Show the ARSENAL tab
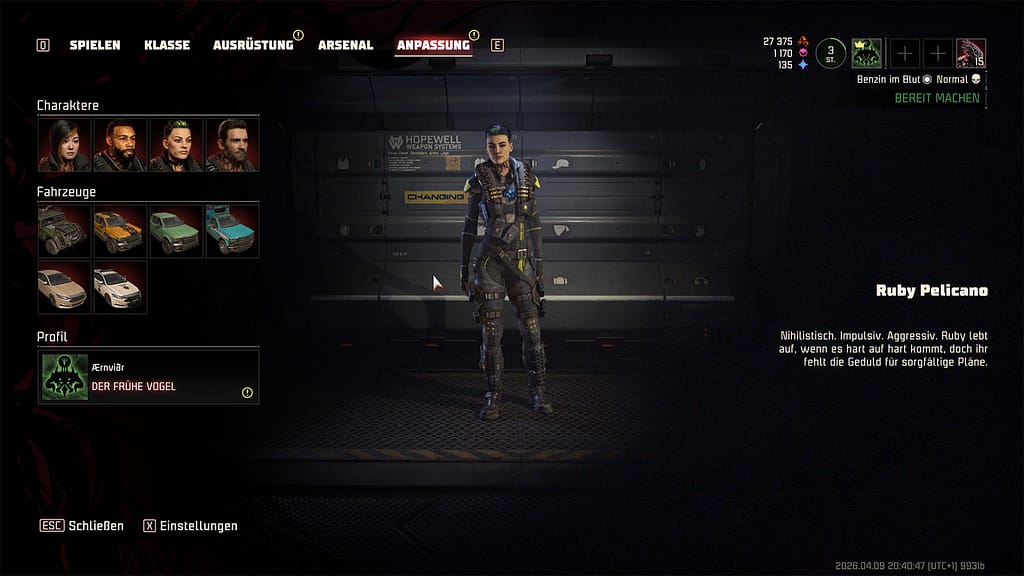Screen dimensions: 1024x576 point(345,45)
